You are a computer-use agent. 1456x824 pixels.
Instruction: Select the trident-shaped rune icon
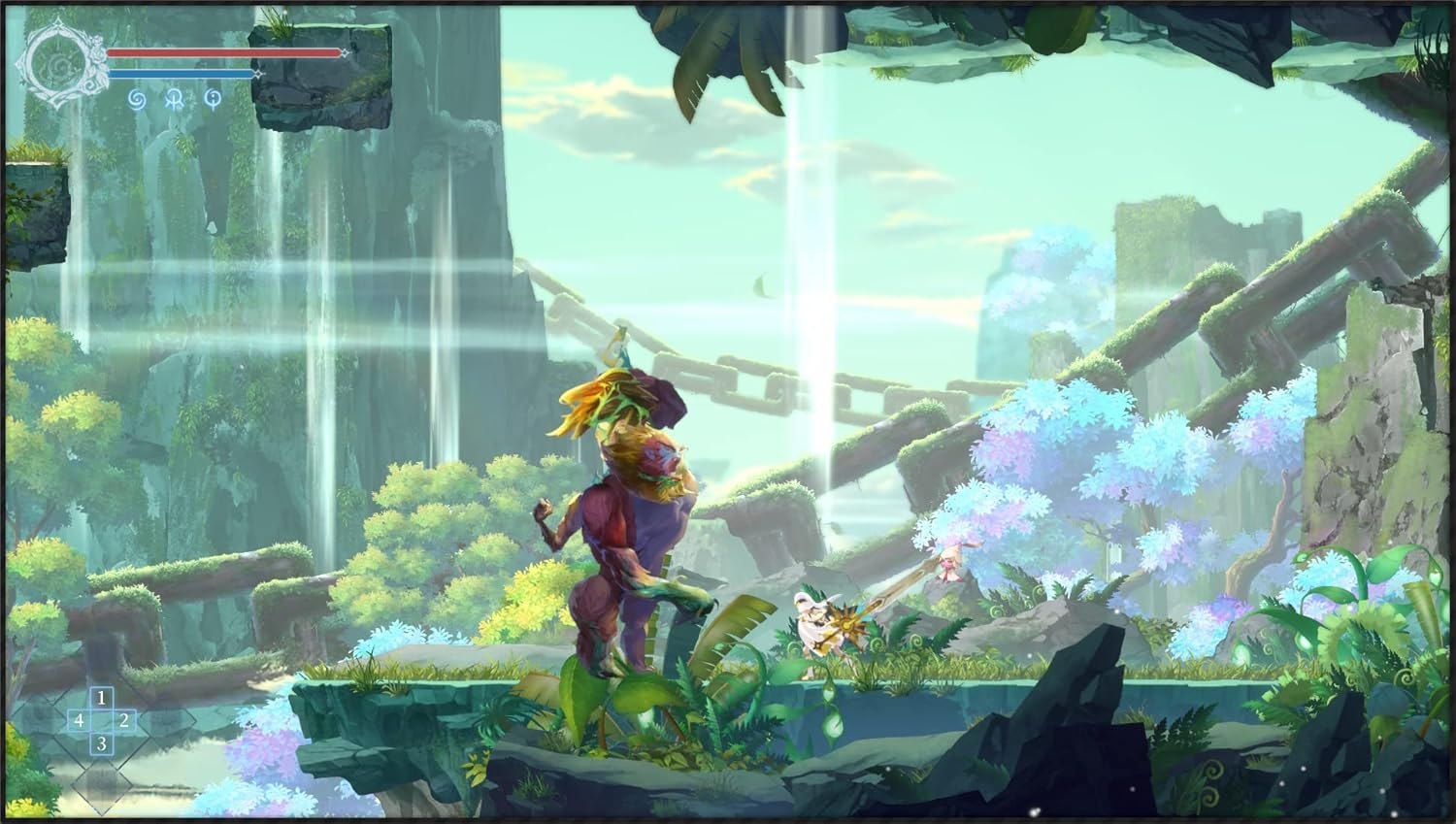tap(175, 99)
